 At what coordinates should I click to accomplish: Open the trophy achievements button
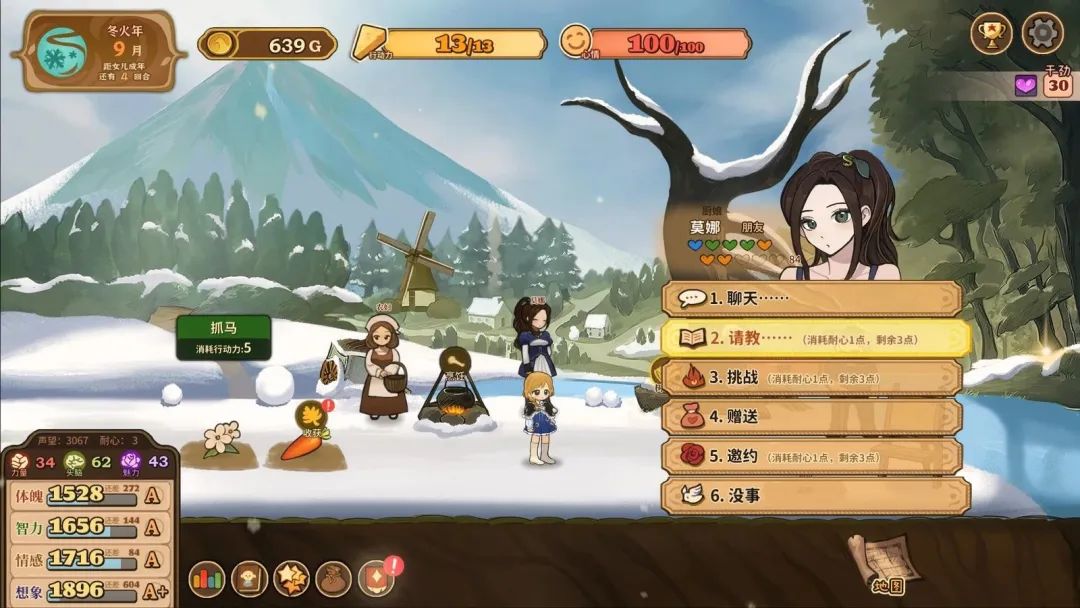coord(992,34)
